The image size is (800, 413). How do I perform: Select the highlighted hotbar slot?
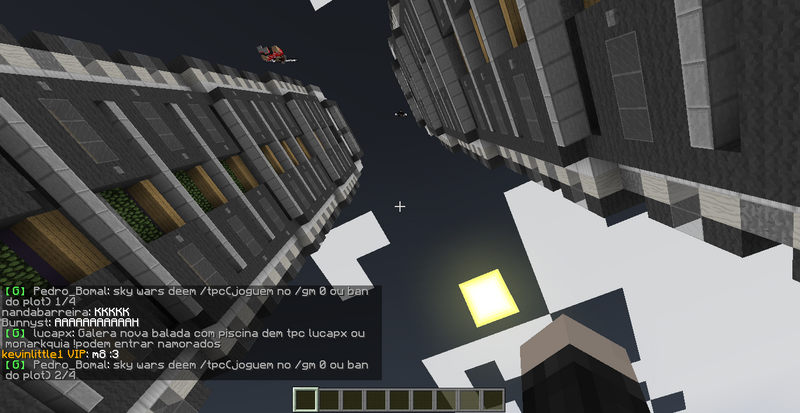pyautogui.click(x=306, y=400)
